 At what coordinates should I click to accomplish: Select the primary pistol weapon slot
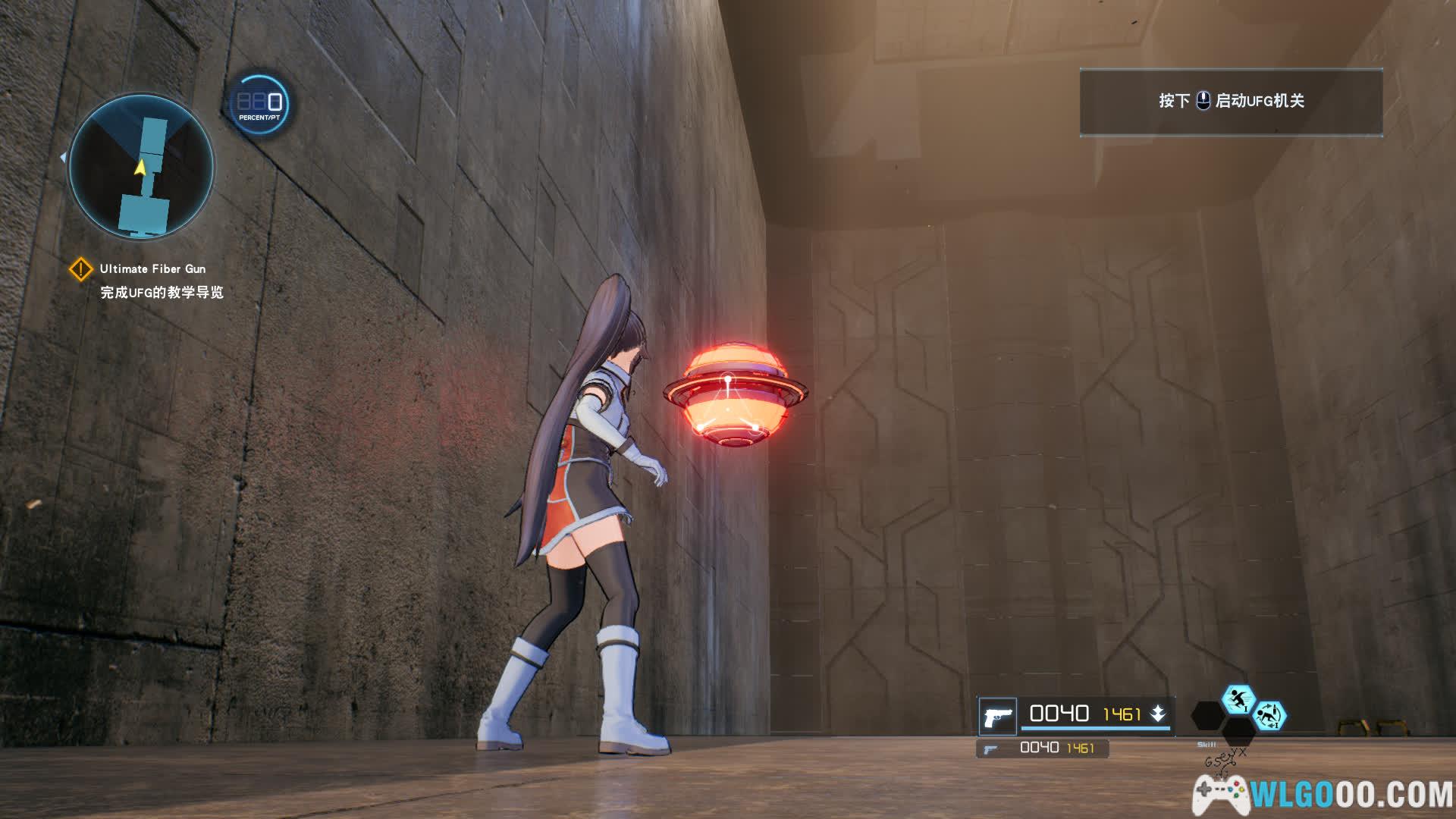(997, 716)
